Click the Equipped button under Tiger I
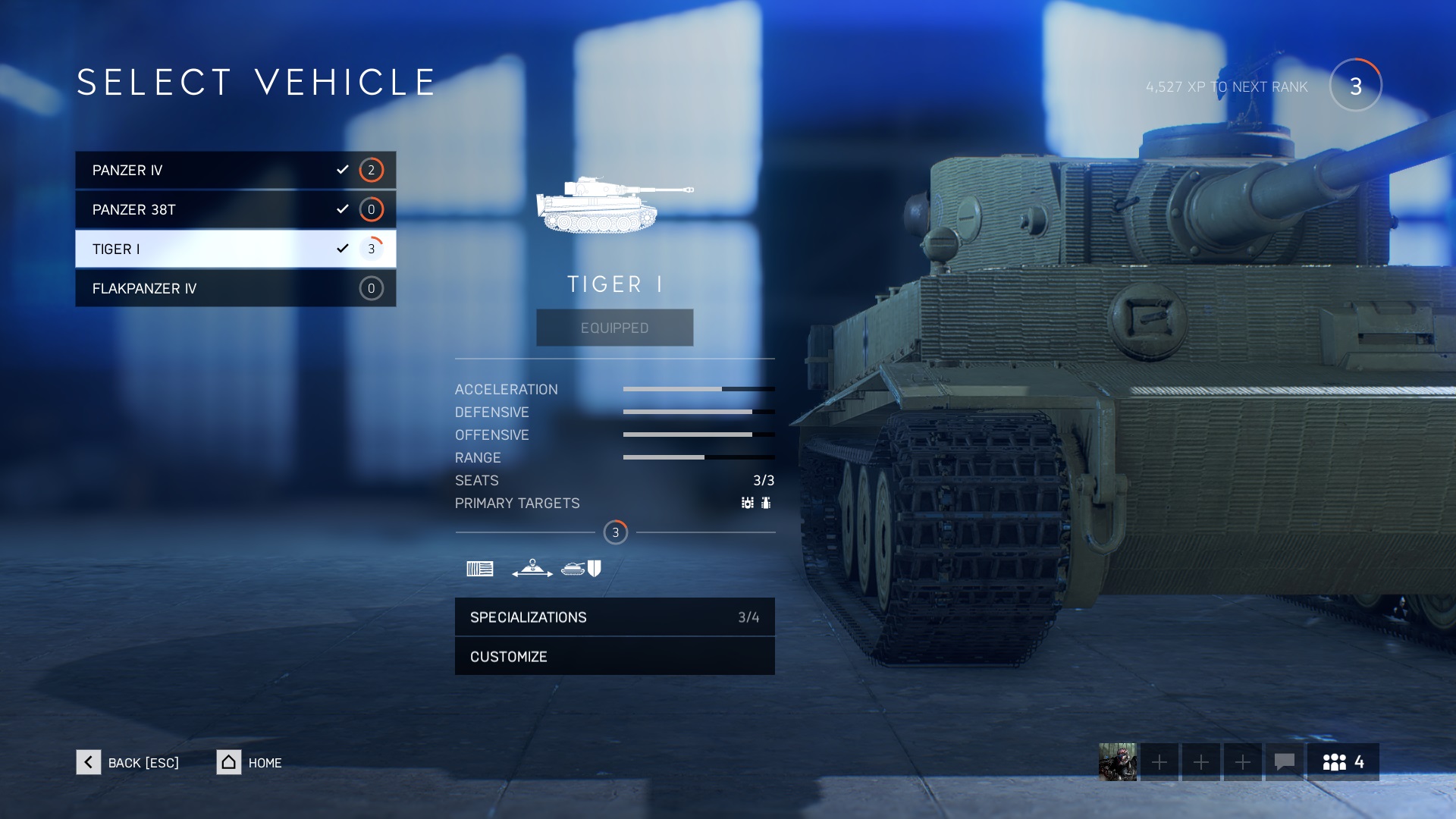 614,328
